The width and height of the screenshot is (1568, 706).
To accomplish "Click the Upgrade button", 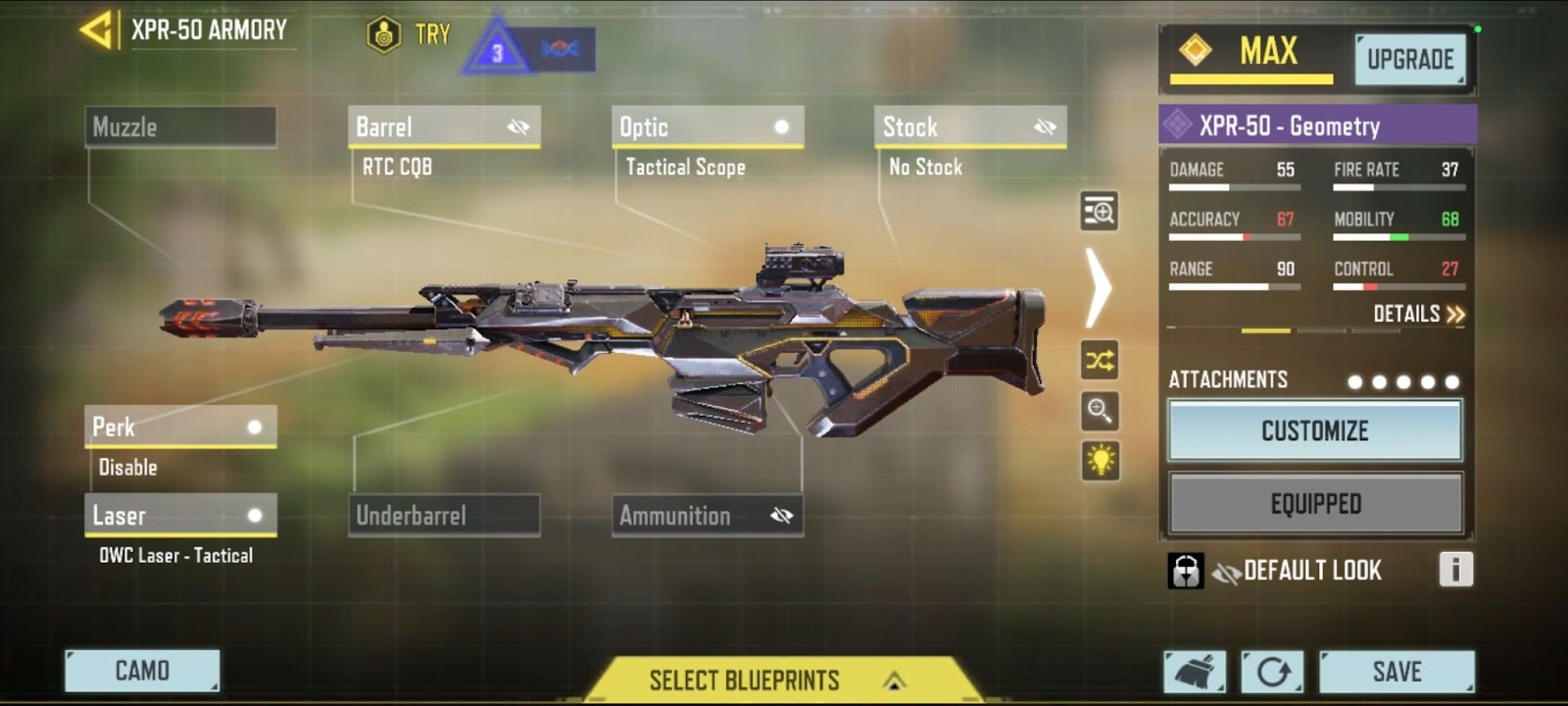I will tap(1410, 60).
